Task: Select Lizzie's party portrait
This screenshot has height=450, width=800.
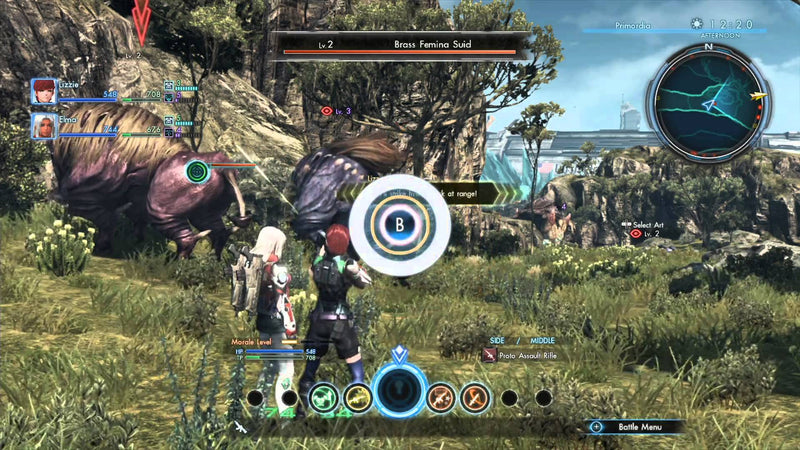Action: click(43, 91)
